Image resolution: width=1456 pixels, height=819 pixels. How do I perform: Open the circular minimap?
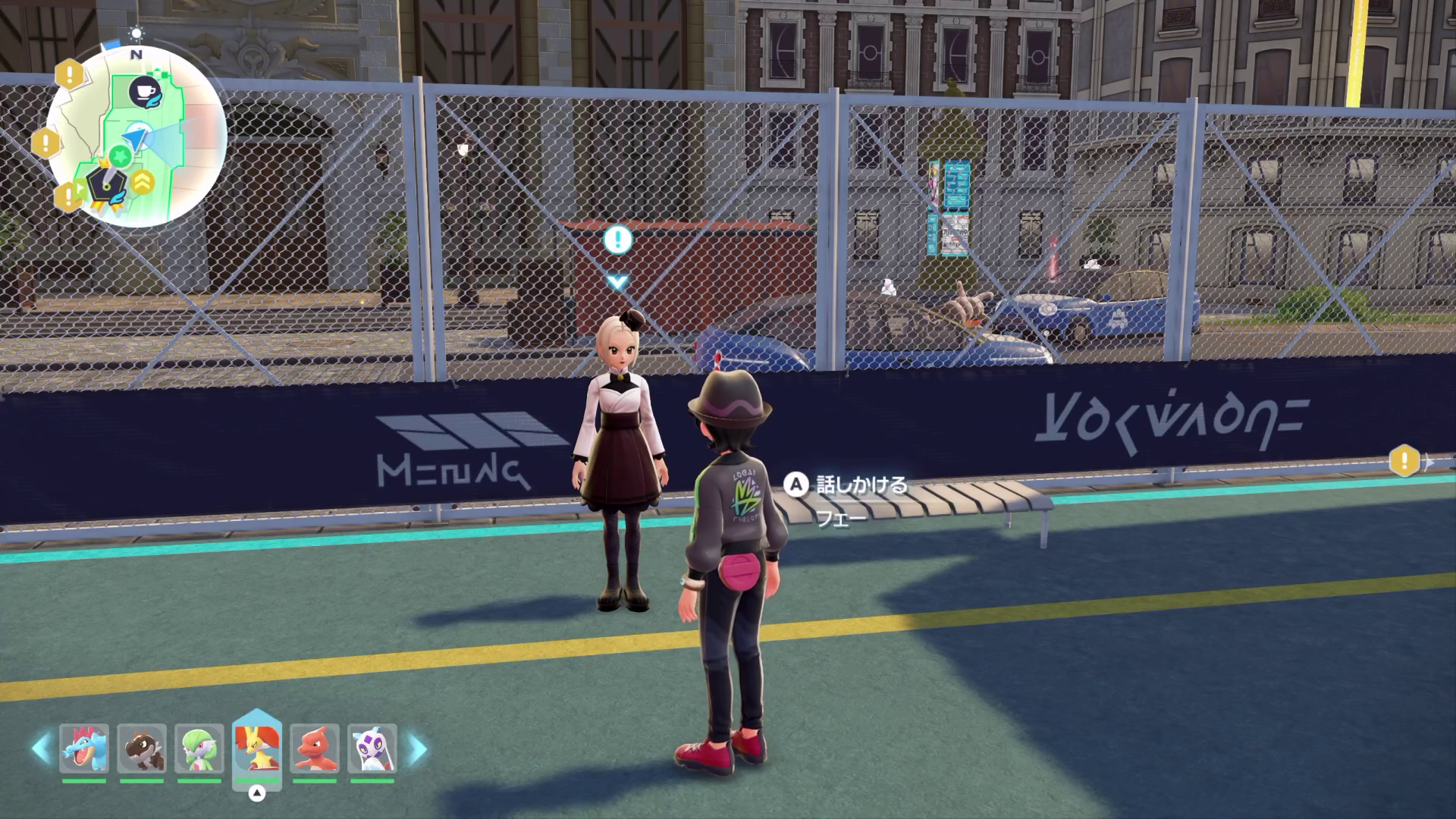(x=136, y=136)
